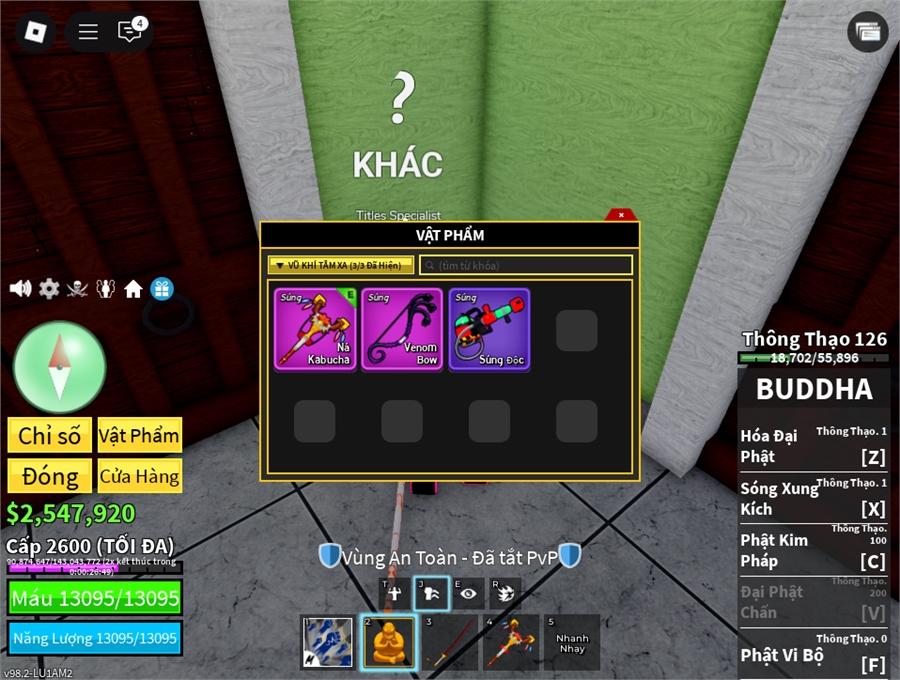Focus the inventory keyword search box
Image resolution: width=900 pixels, height=680 pixels.
pos(526,265)
